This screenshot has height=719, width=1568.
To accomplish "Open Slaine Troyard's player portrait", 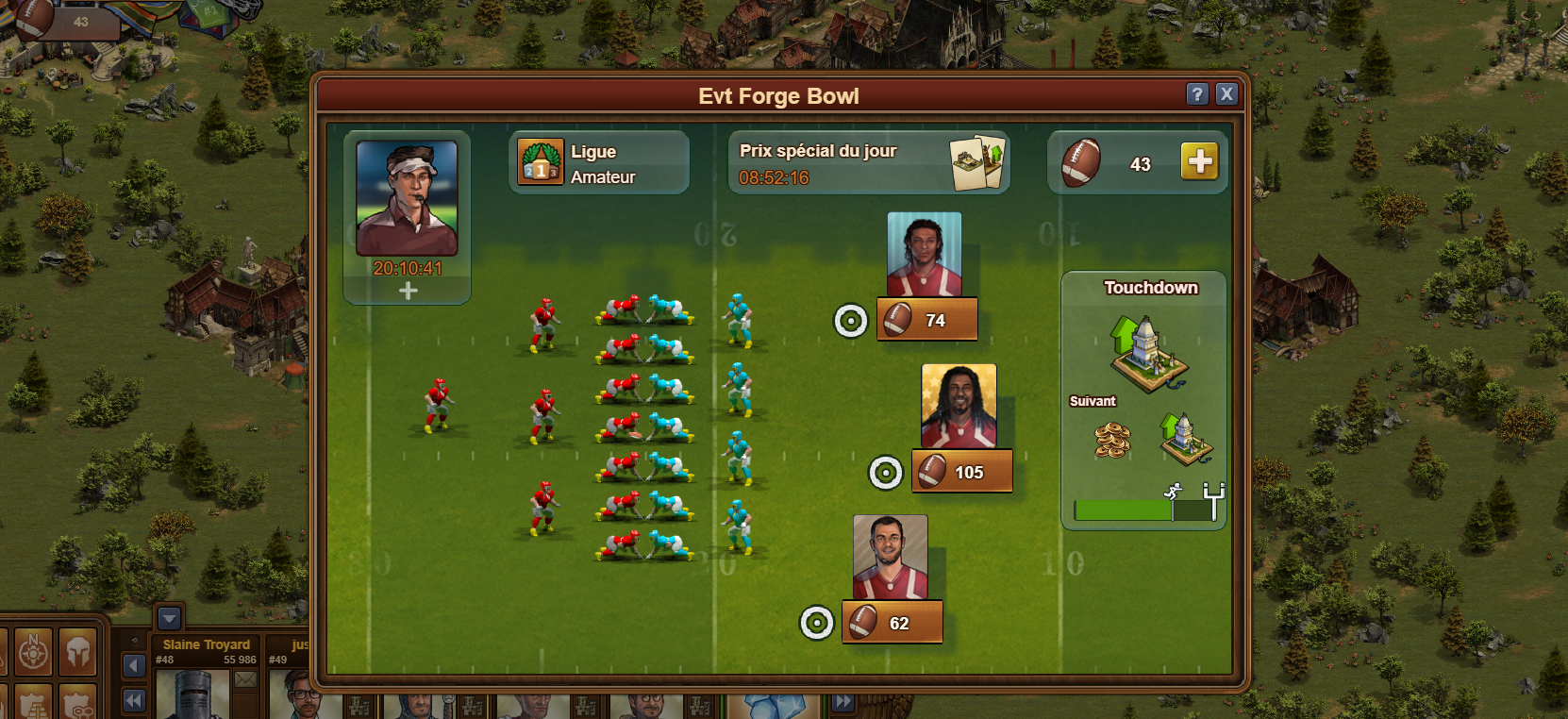I will pyautogui.click(x=192, y=696).
